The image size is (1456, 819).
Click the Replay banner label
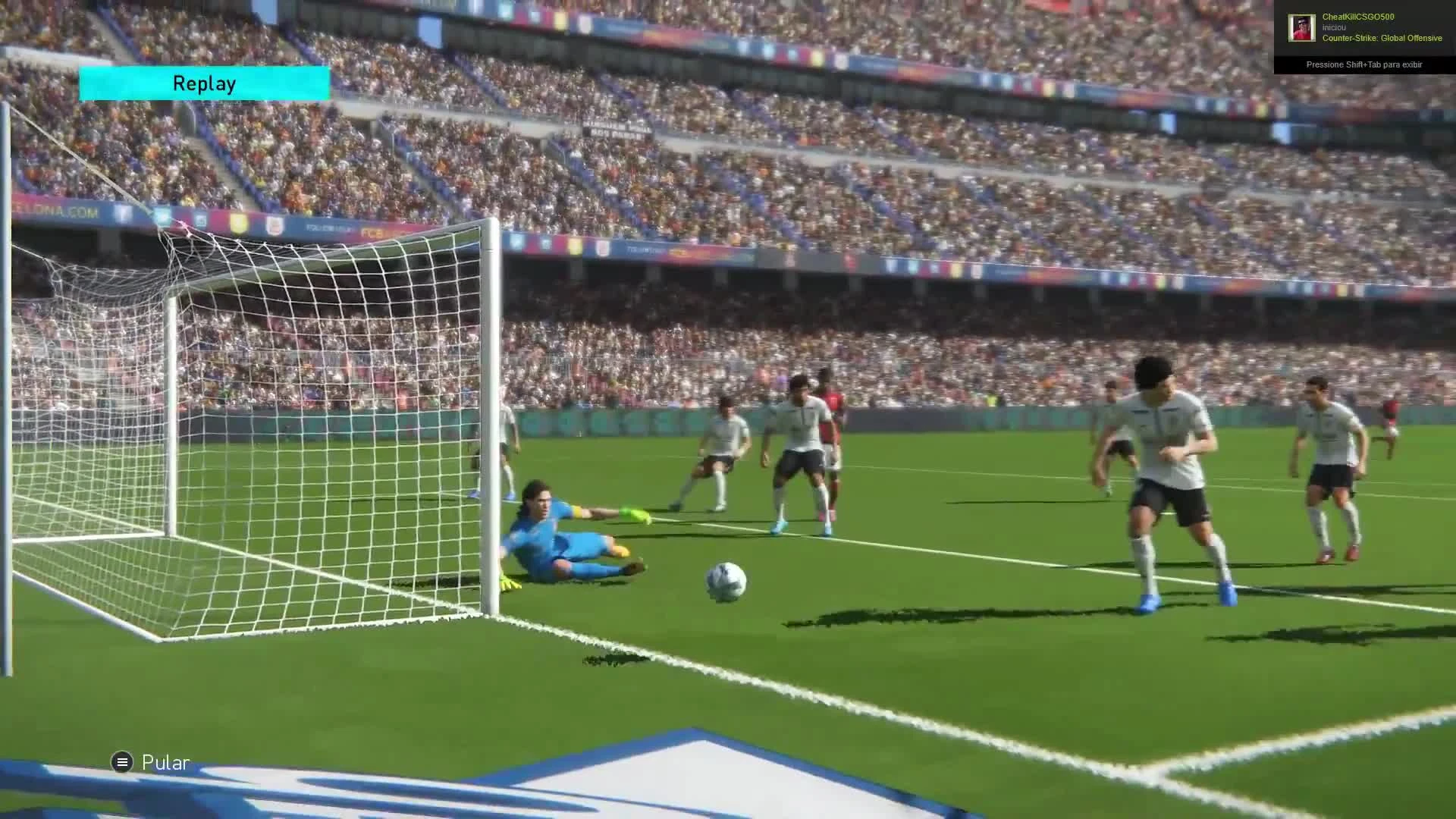203,83
